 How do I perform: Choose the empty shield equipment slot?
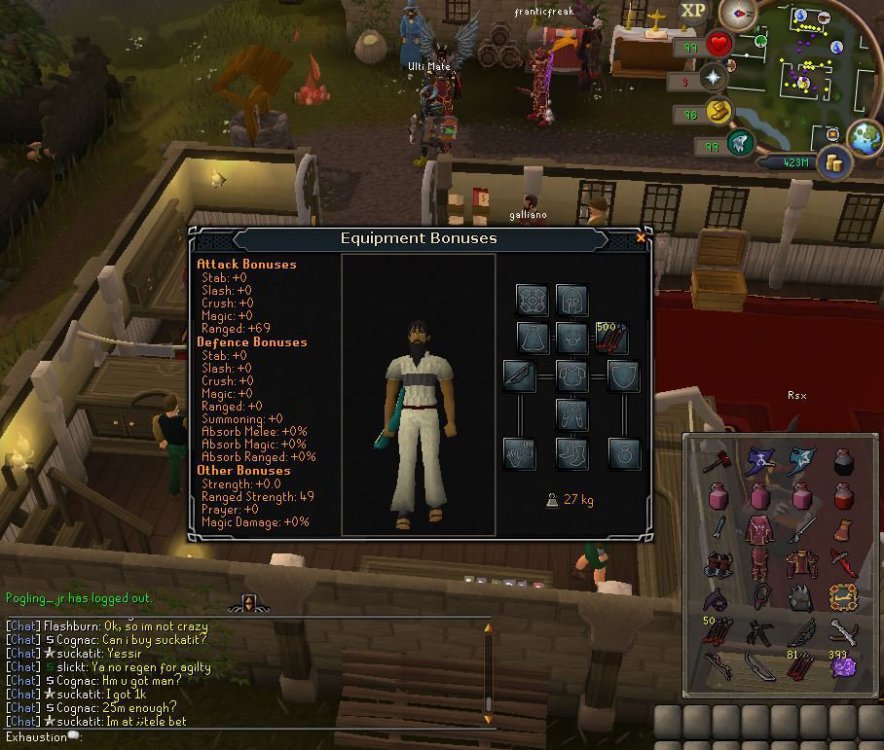click(624, 376)
